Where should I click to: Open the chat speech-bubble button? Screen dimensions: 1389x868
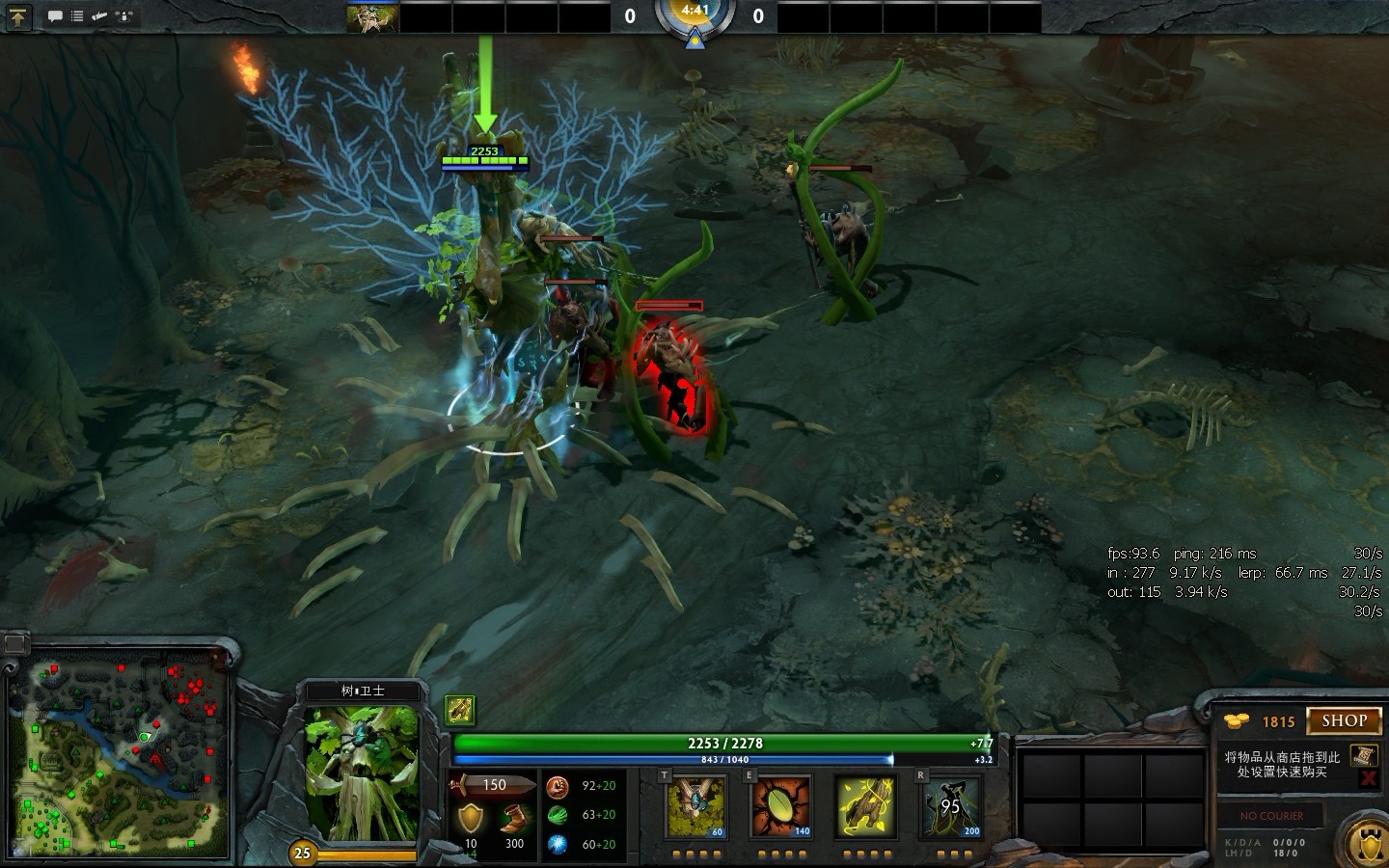[55, 16]
